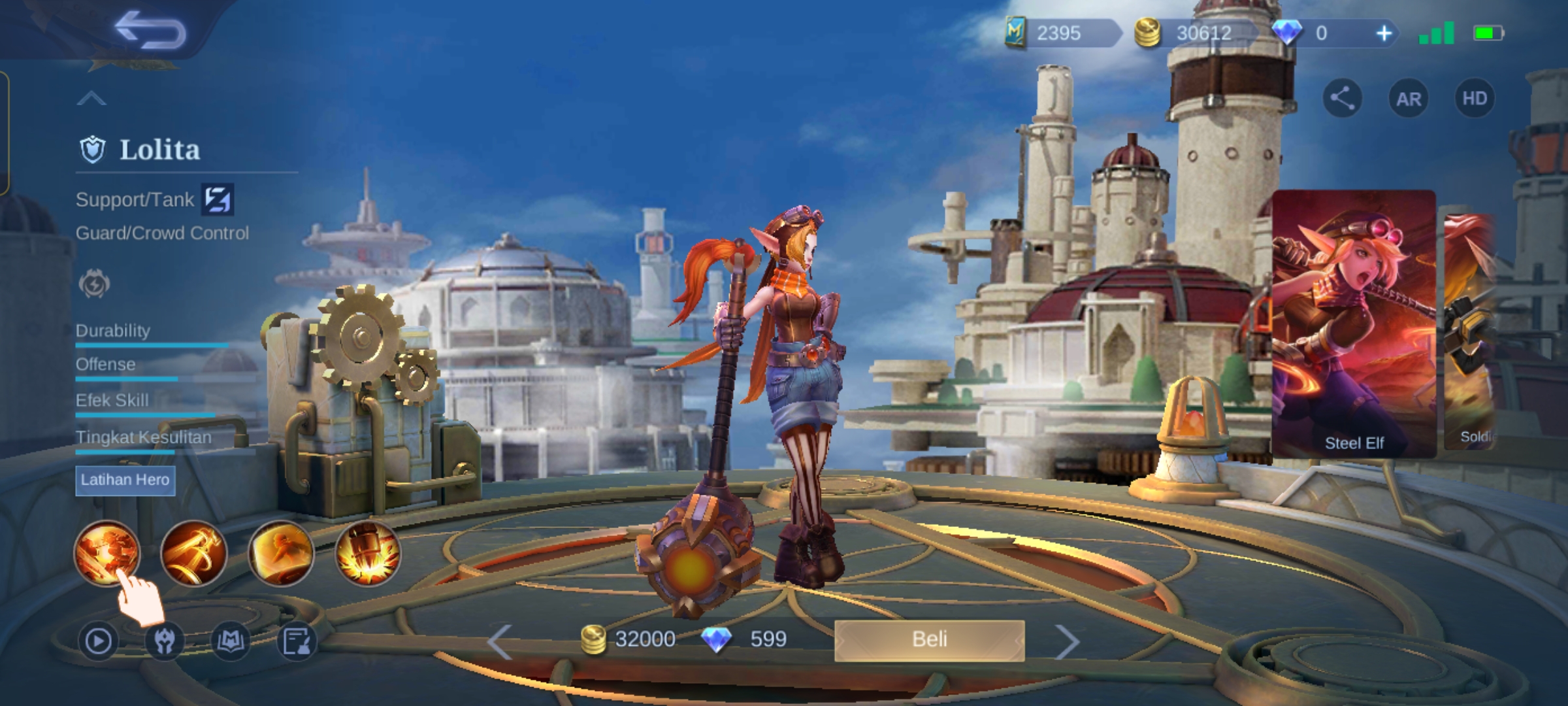Select the glowing yellow shield skill icon
Image resolution: width=1568 pixels, height=706 pixels.
(x=280, y=553)
